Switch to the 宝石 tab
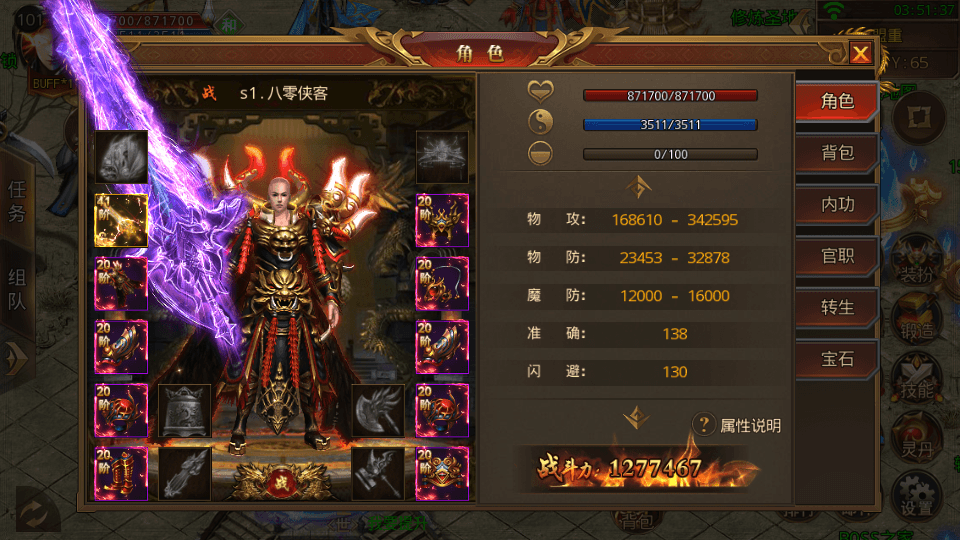The width and height of the screenshot is (960, 540). pyautogui.click(x=837, y=358)
